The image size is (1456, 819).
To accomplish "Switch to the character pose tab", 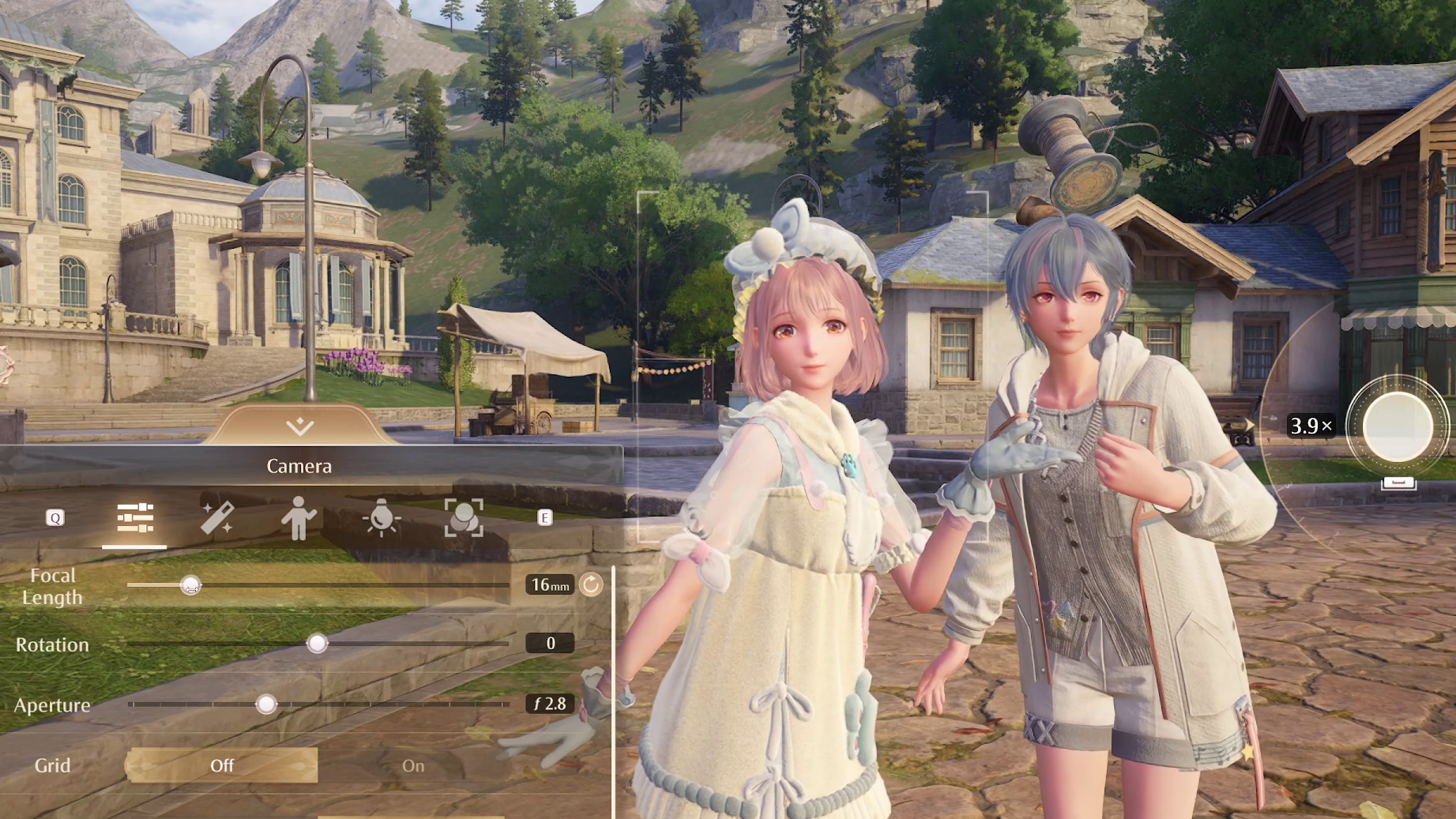I will coord(299,518).
